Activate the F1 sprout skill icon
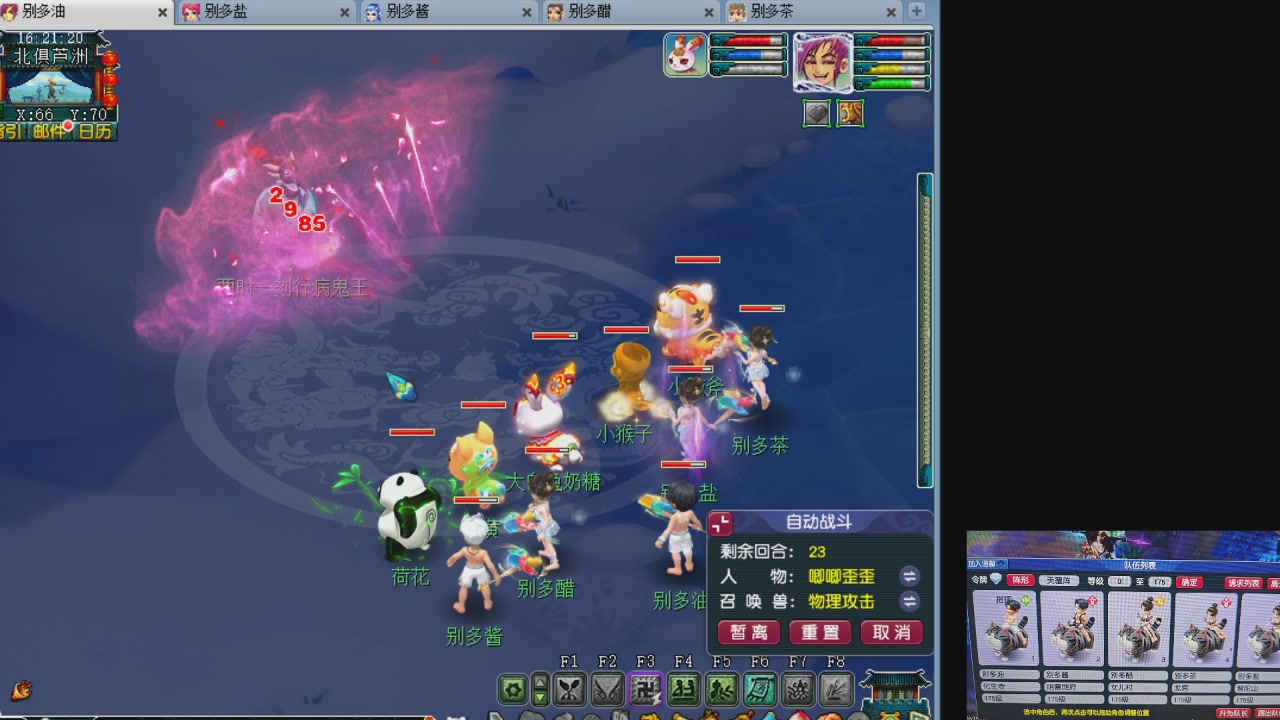 pyautogui.click(x=571, y=688)
